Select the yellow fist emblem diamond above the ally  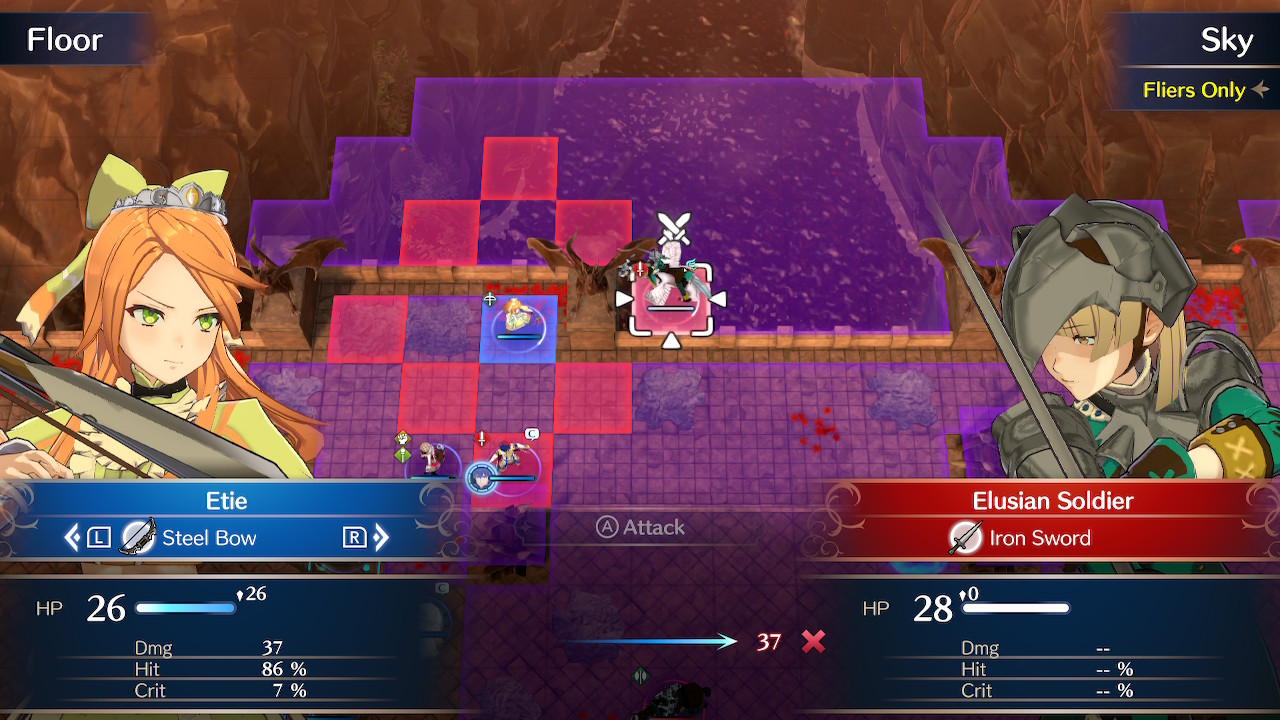point(404,437)
